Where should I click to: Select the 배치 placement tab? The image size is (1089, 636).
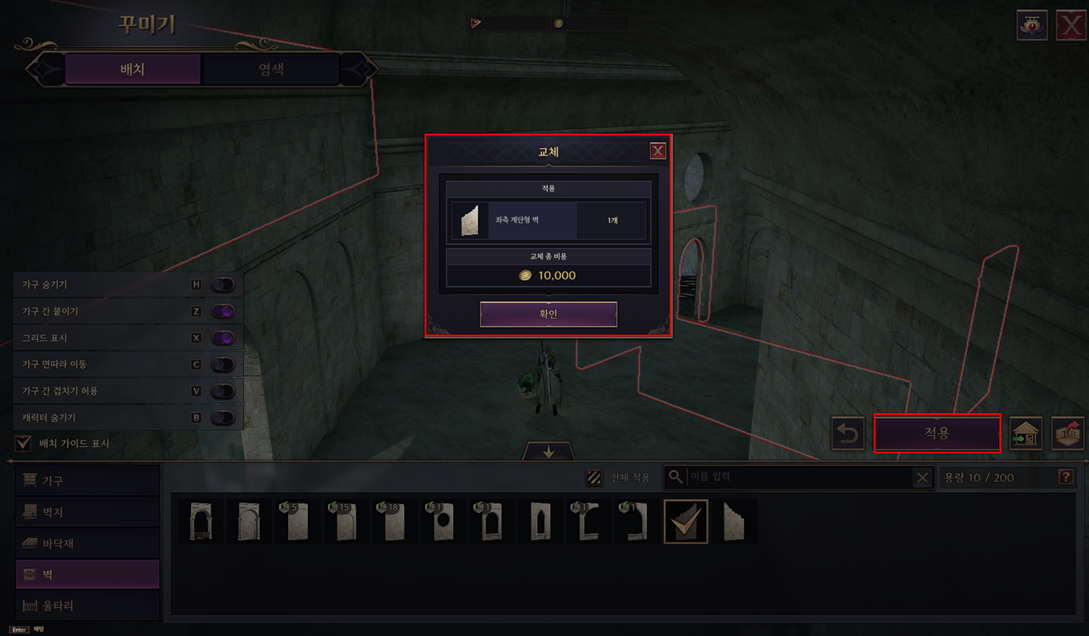[133, 69]
